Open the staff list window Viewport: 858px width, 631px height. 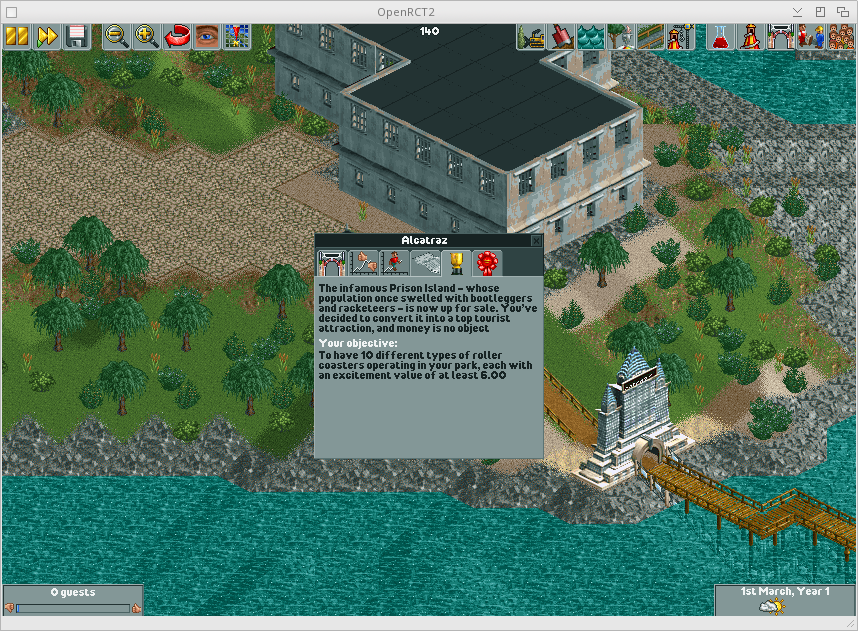tap(811, 37)
